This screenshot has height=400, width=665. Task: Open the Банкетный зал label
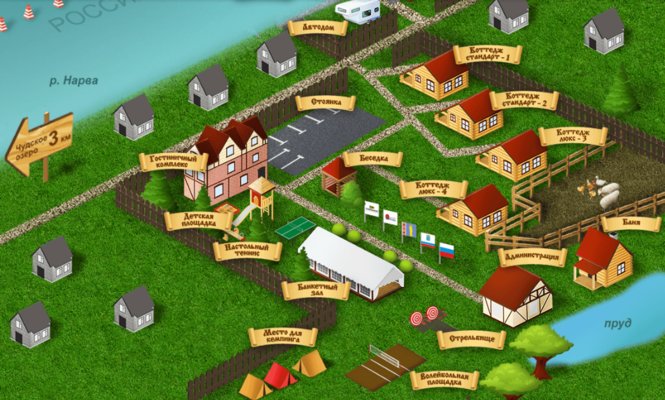[x=316, y=290]
